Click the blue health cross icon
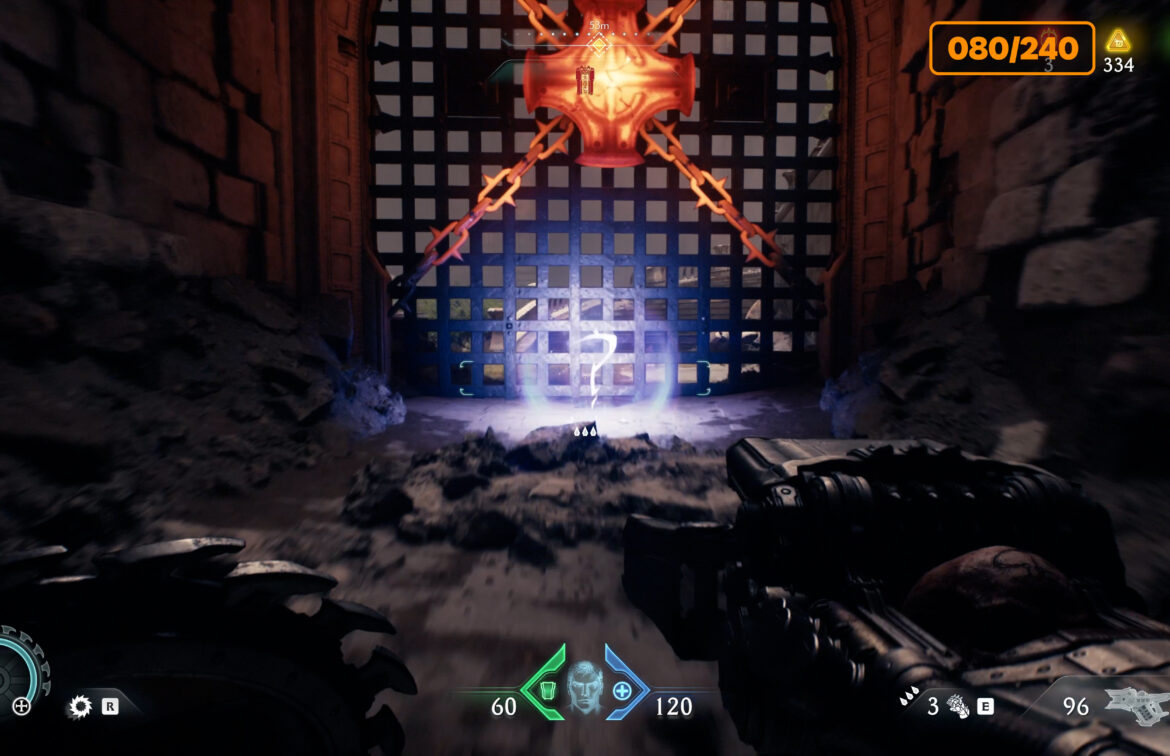Screen dimensions: 1170x756 [x=622, y=690]
